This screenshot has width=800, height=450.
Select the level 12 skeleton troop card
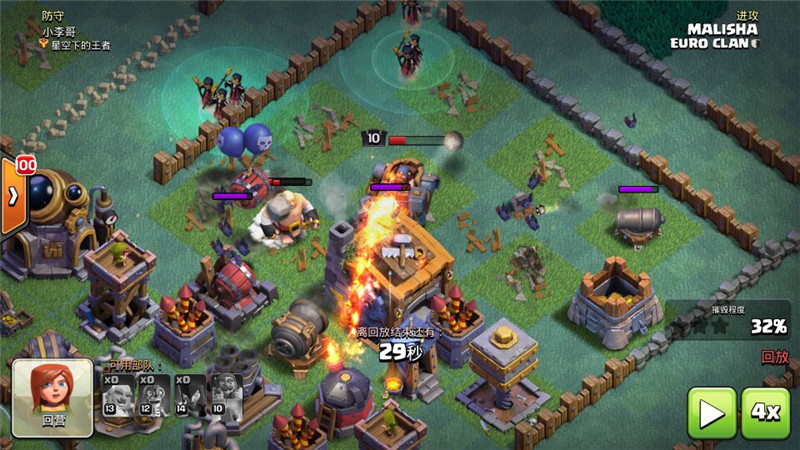coord(152,399)
